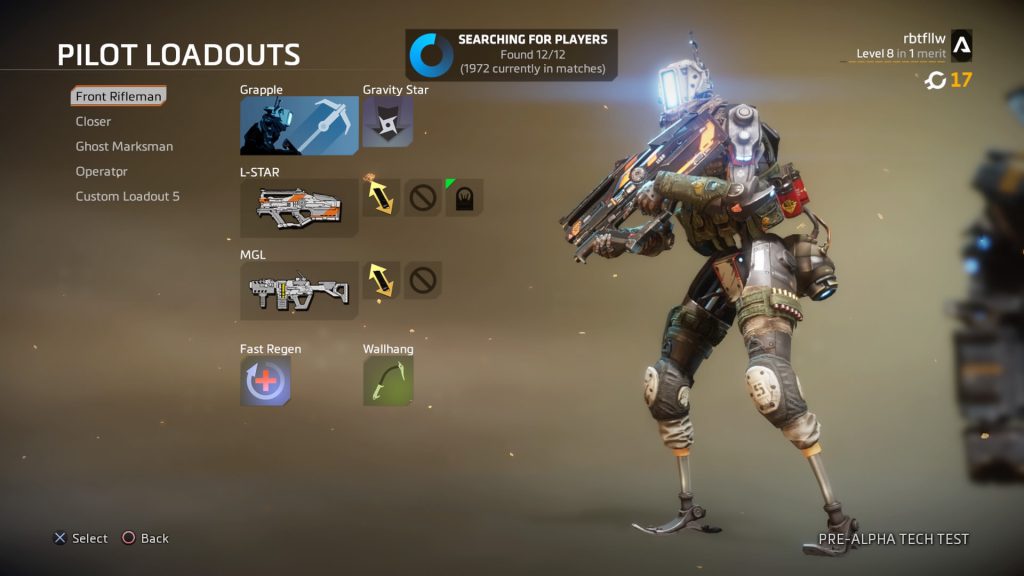This screenshot has height=576, width=1024.
Task: Select the MGL secondary weapon
Action: pos(299,291)
